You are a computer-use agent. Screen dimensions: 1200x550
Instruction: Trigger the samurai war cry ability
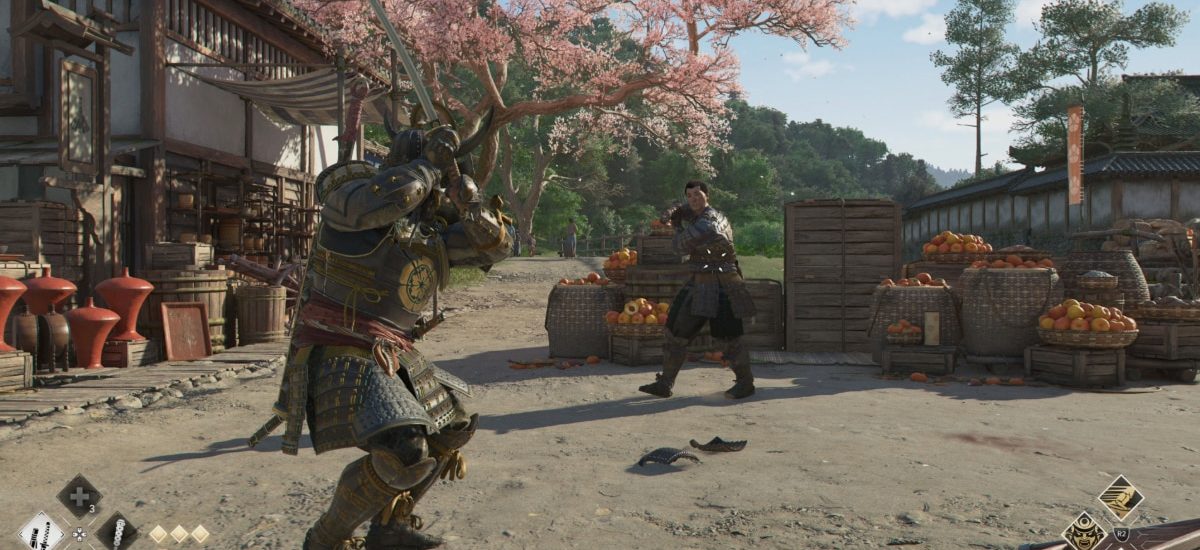click(x=1083, y=532)
